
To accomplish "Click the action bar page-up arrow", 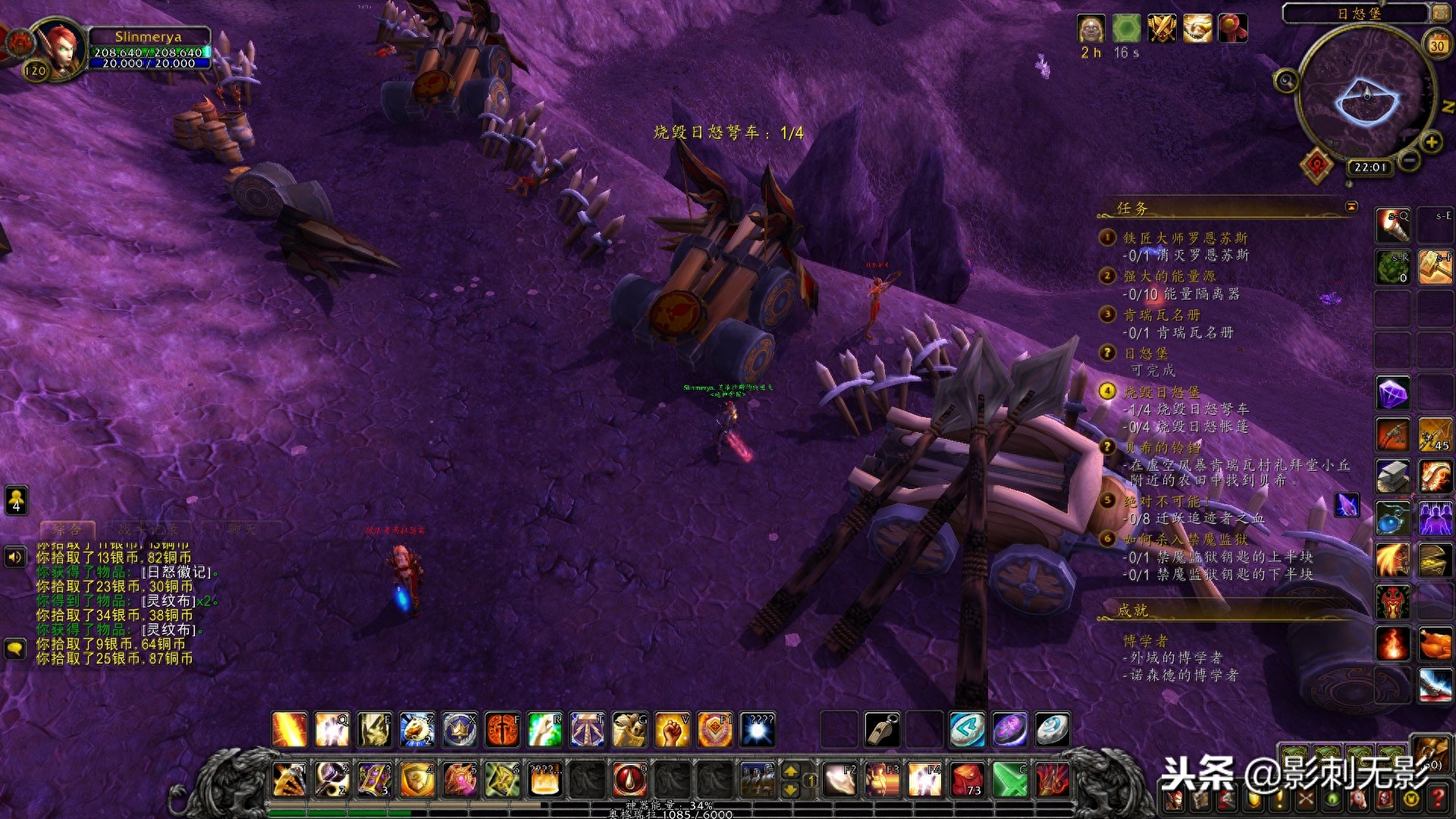I will 790,771.
